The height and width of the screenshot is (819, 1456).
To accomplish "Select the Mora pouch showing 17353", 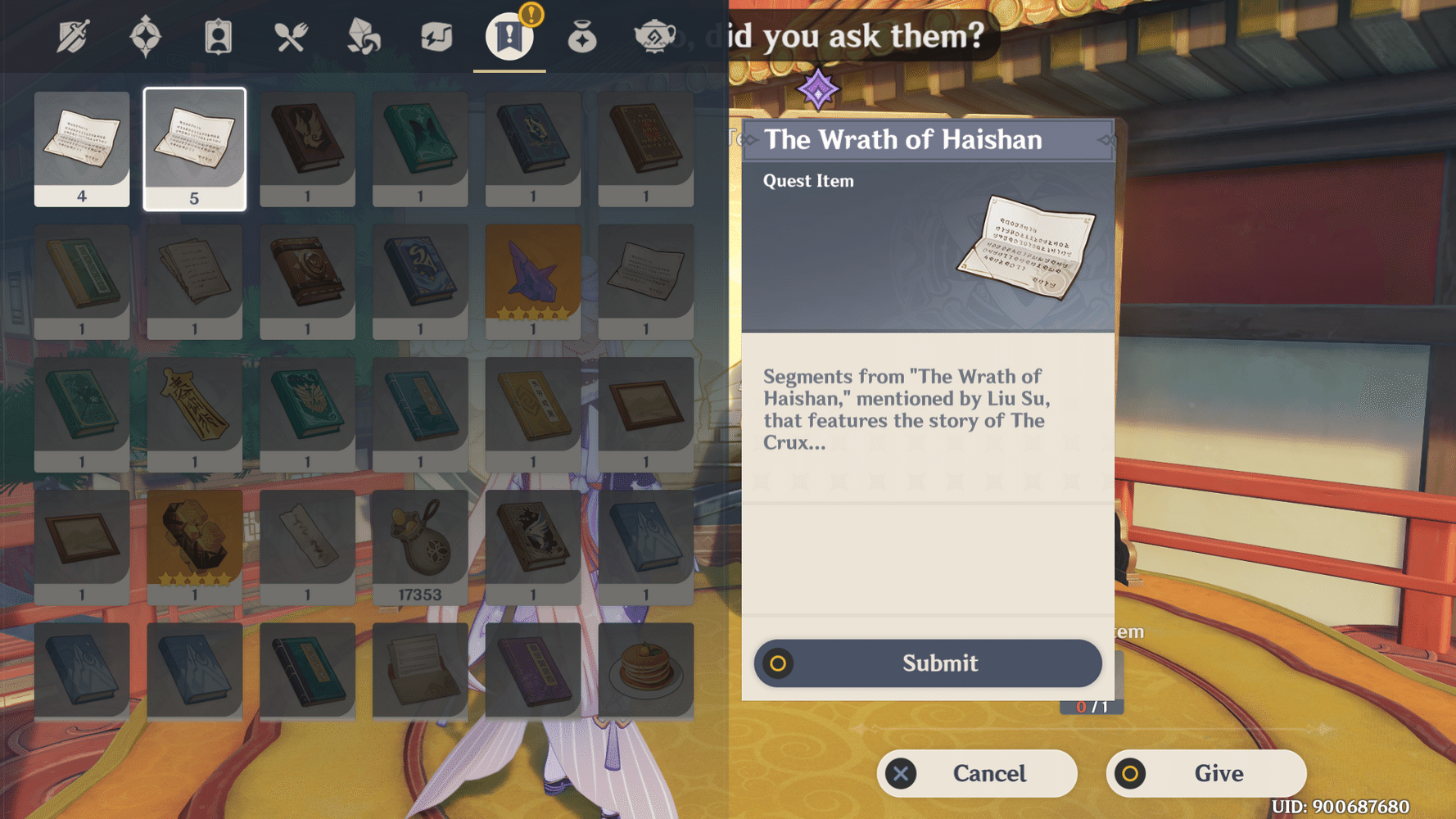I will coord(420,544).
